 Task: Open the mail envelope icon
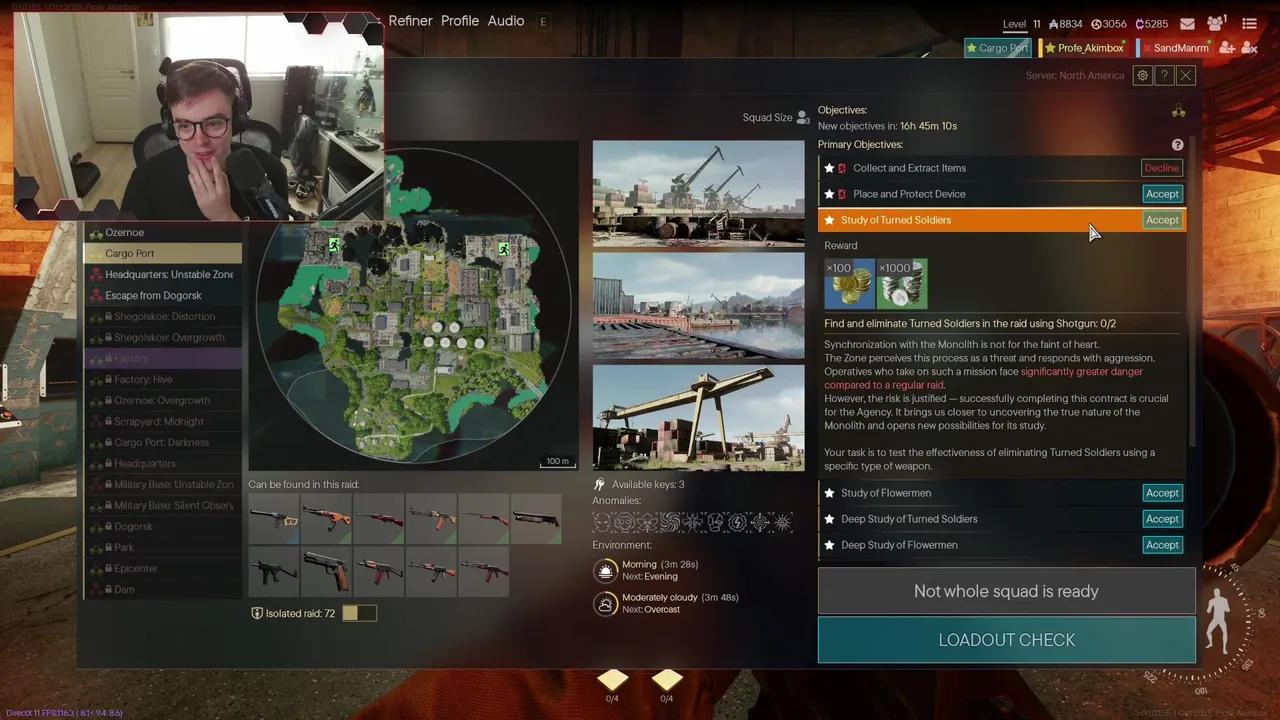pyautogui.click(x=1187, y=24)
